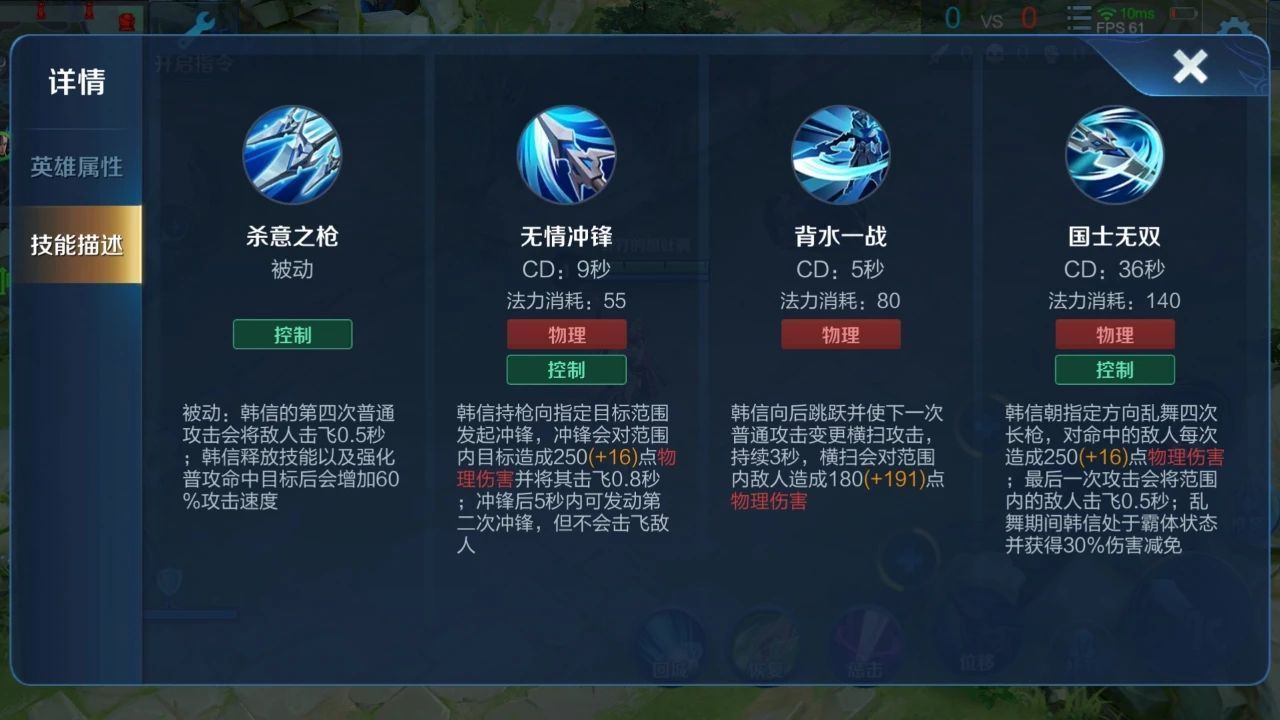
Task: Click the 0 vs 0 score display
Action: [988, 16]
